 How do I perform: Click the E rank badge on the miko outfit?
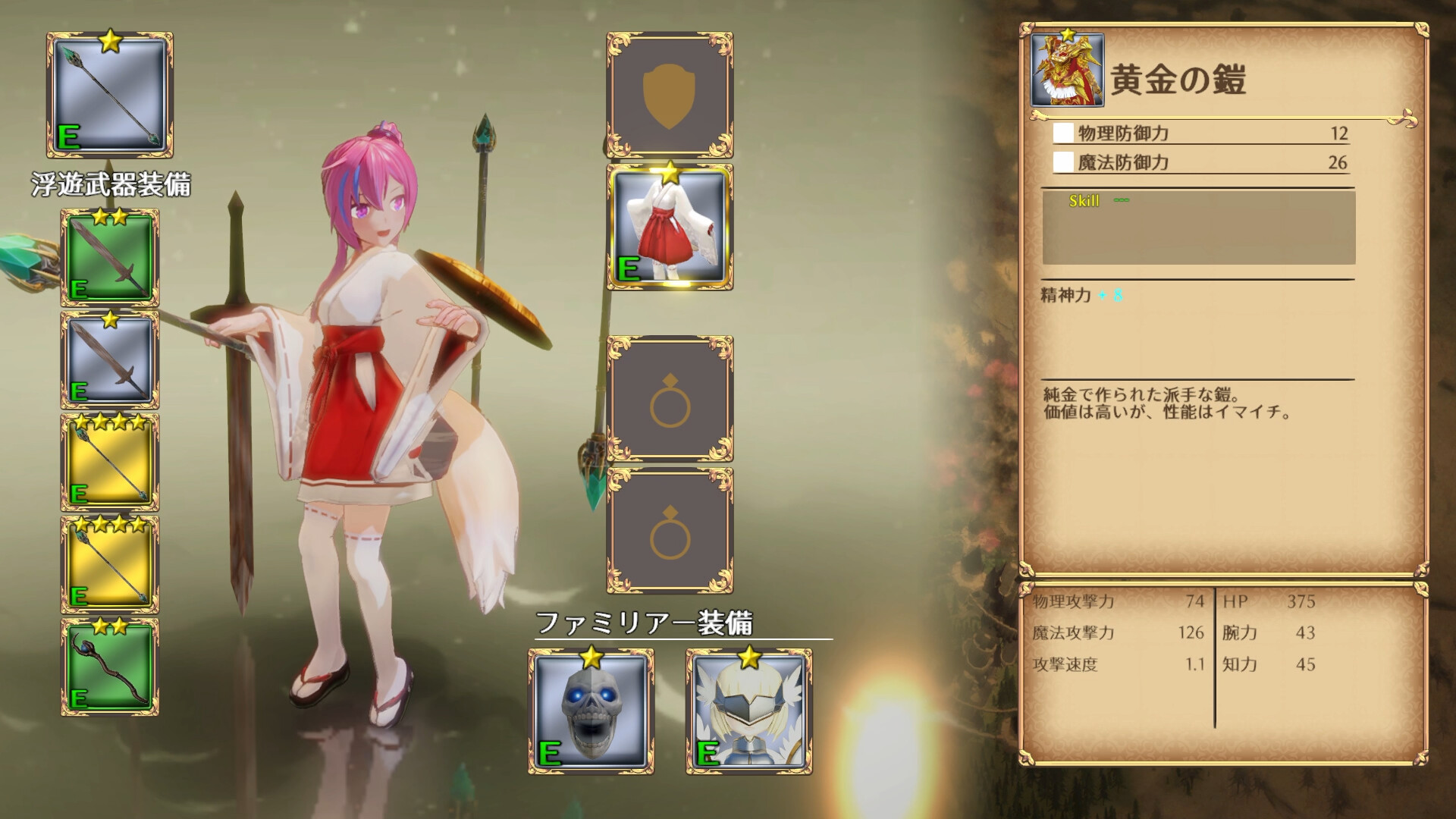(x=629, y=268)
